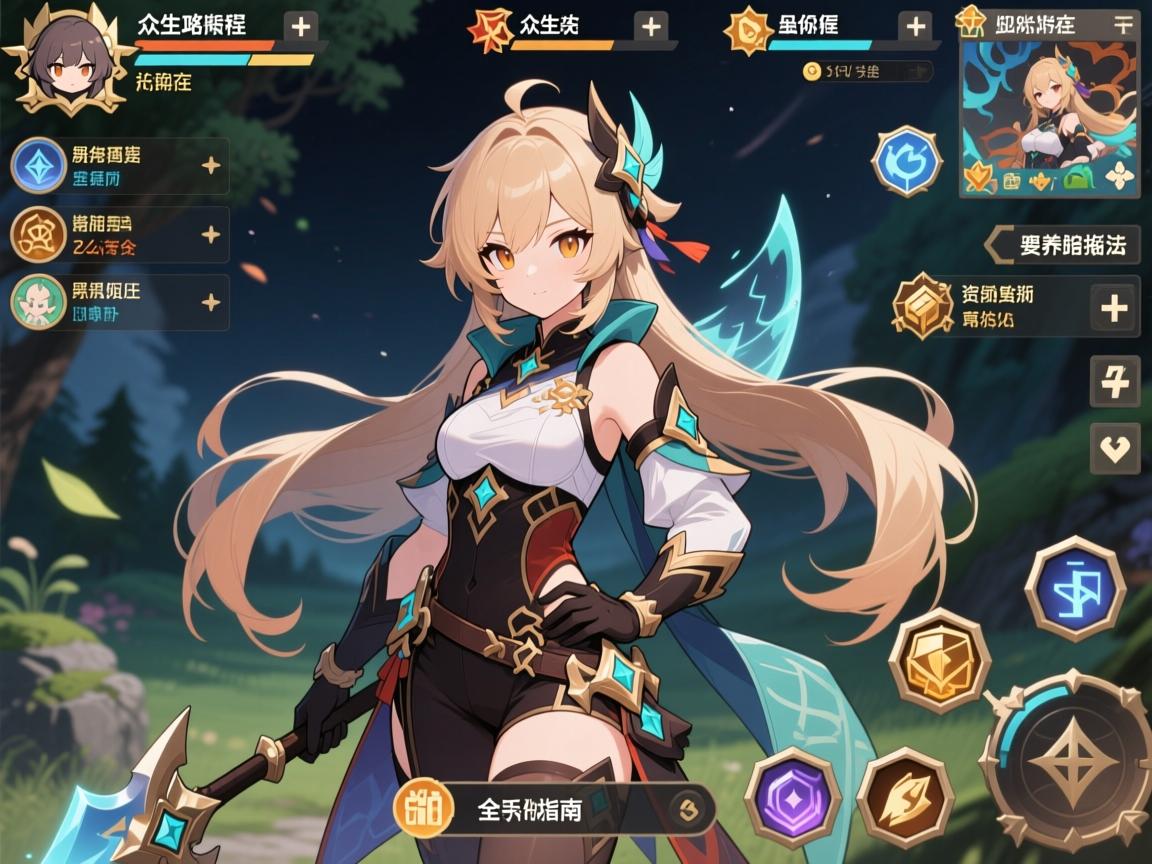This screenshot has width=1152, height=864.
Task: Click the small square button with a symbol above the heart
Action: tap(1113, 381)
